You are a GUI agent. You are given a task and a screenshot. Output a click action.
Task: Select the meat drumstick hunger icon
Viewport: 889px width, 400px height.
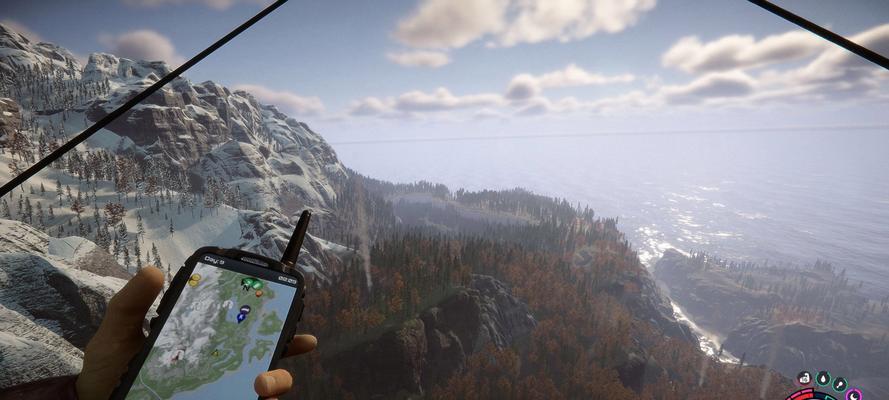point(839,384)
